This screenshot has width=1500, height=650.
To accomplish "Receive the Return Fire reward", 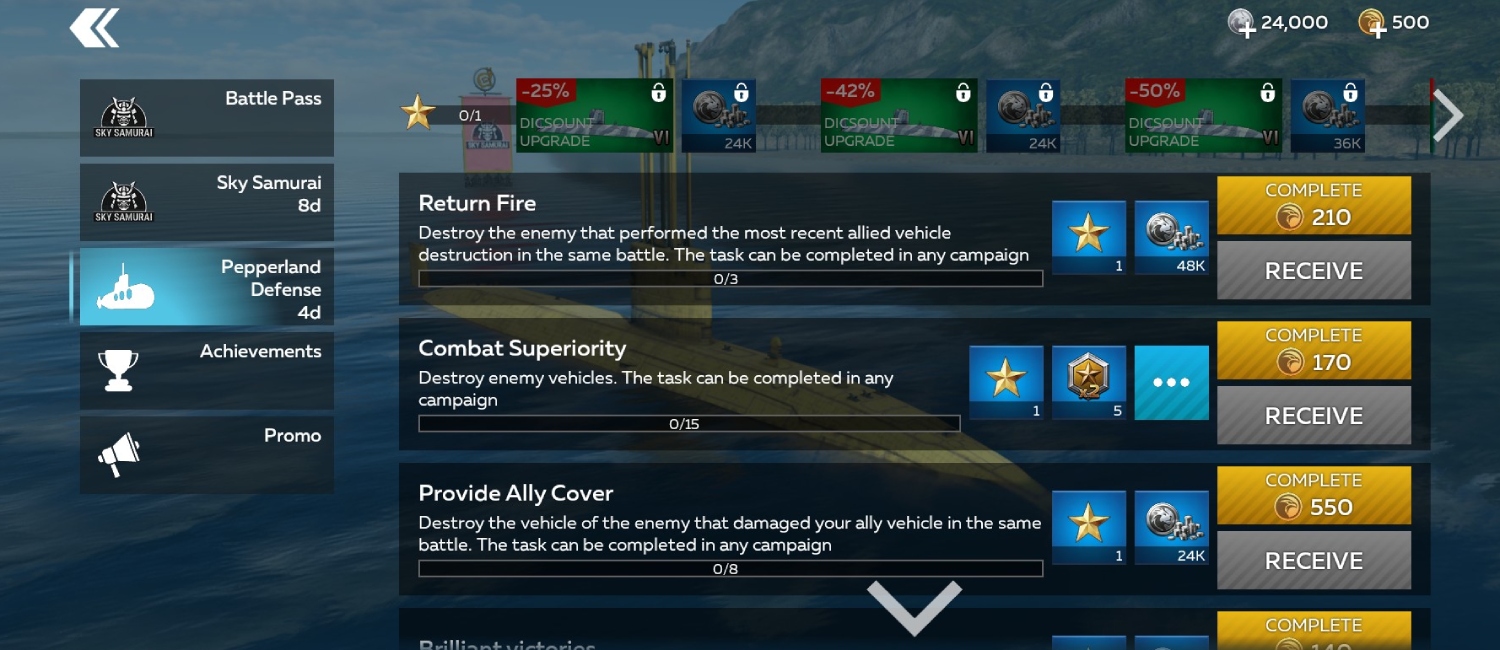I will [1313, 270].
